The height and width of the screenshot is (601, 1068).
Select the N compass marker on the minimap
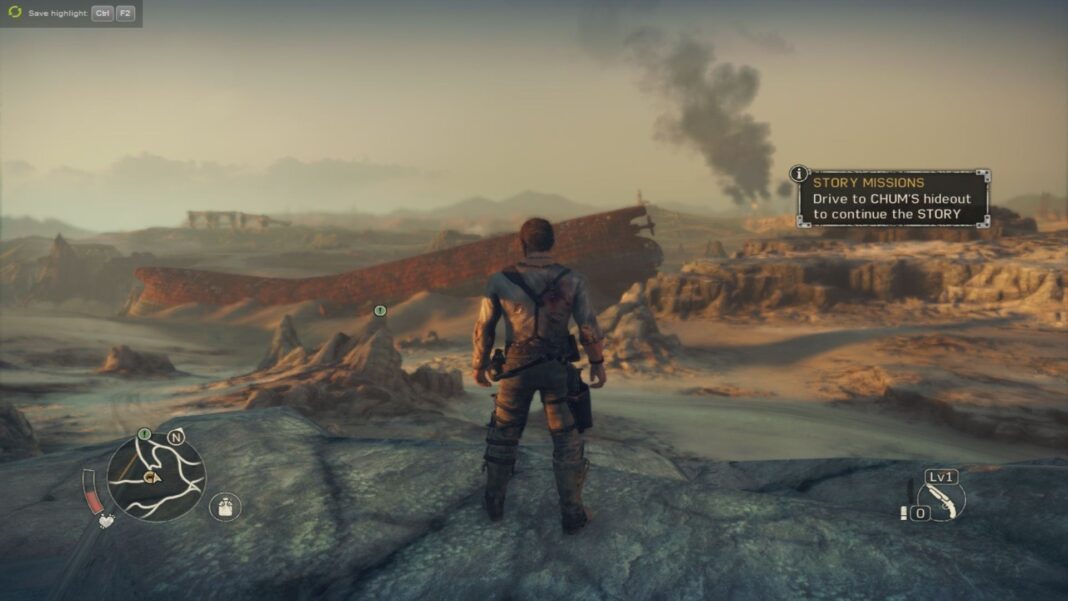(x=176, y=436)
